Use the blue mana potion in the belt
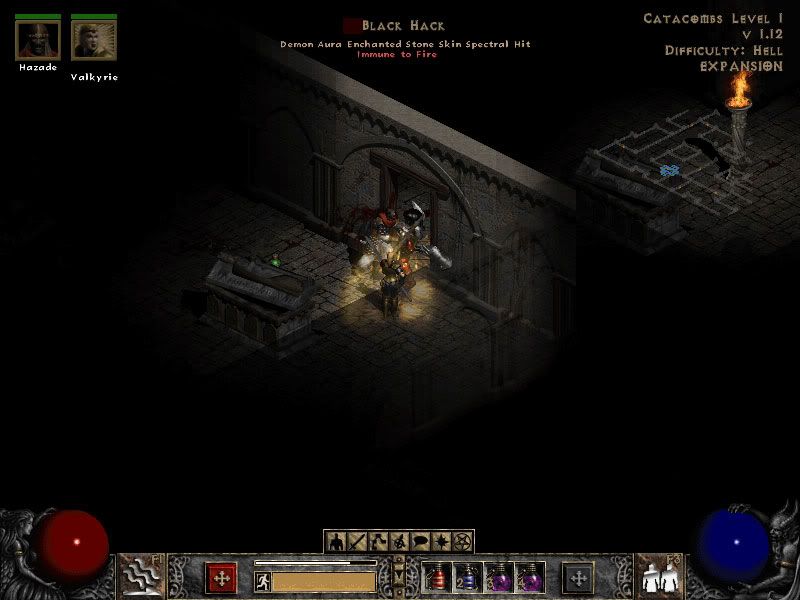 click(467, 578)
